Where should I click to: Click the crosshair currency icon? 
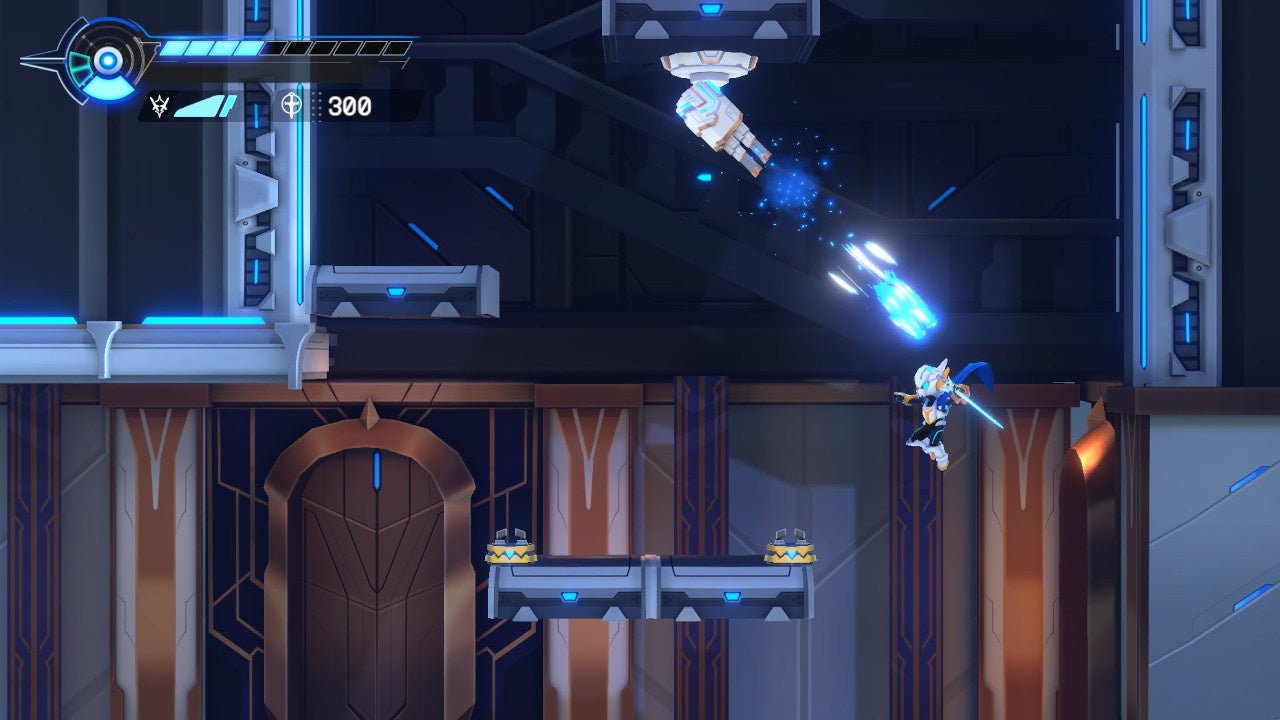click(x=291, y=105)
